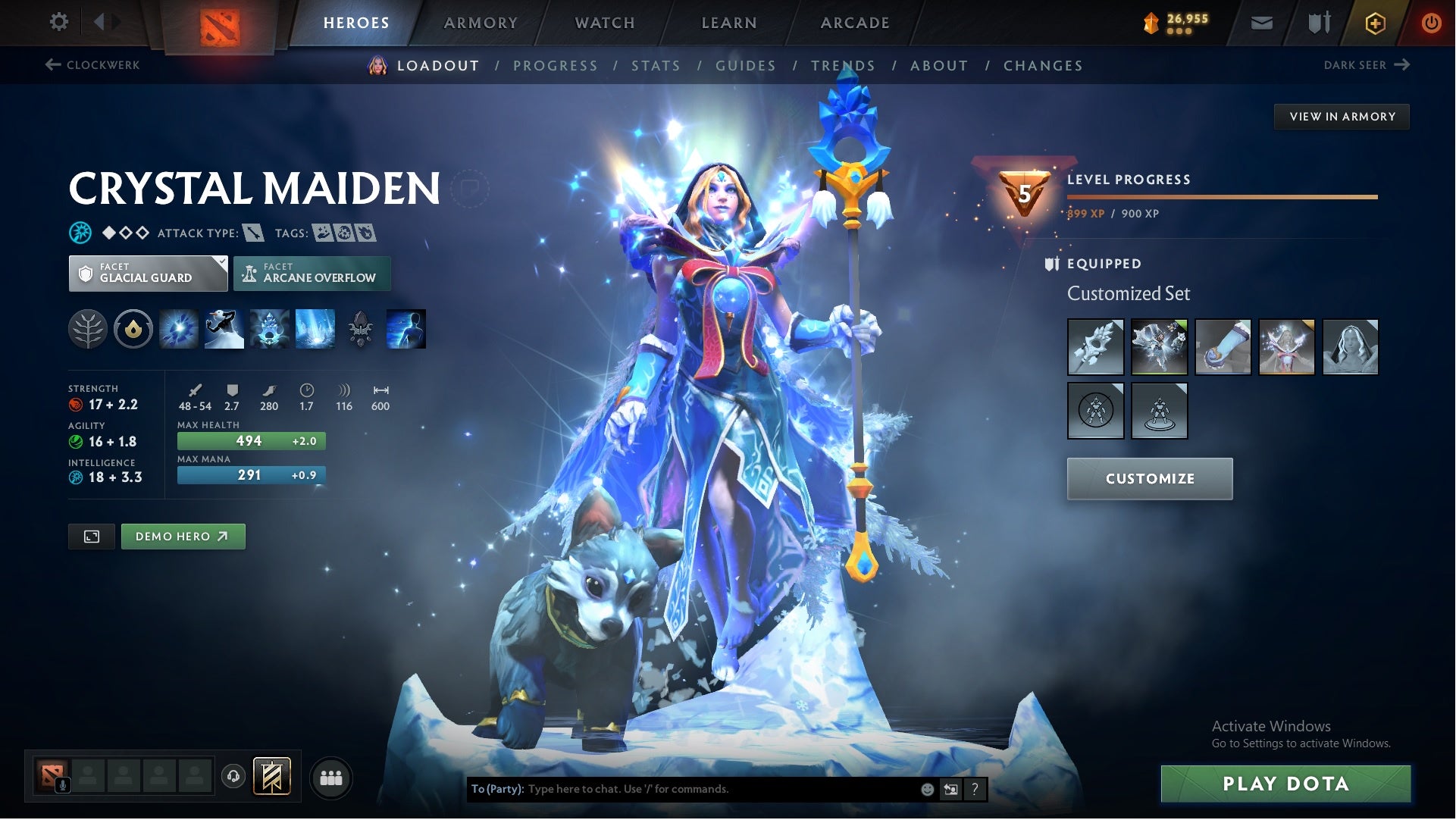View the Frostbite ability icon
Viewport: 1456px width, 820px height.
[x=224, y=329]
